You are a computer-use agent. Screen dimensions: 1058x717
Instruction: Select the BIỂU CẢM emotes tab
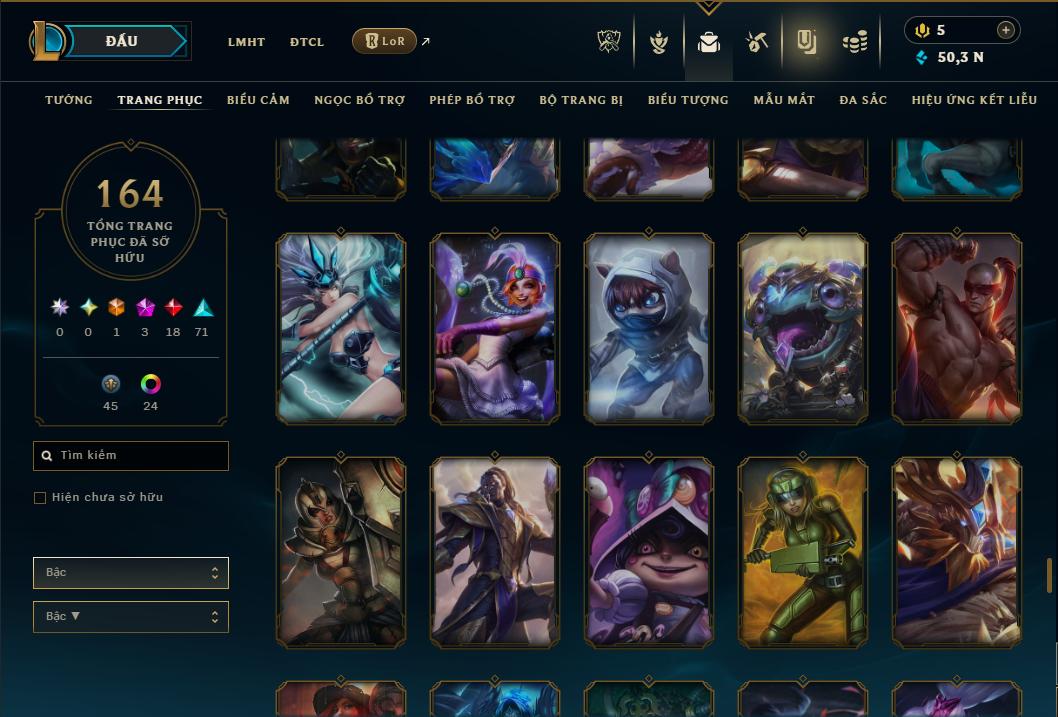[258, 100]
